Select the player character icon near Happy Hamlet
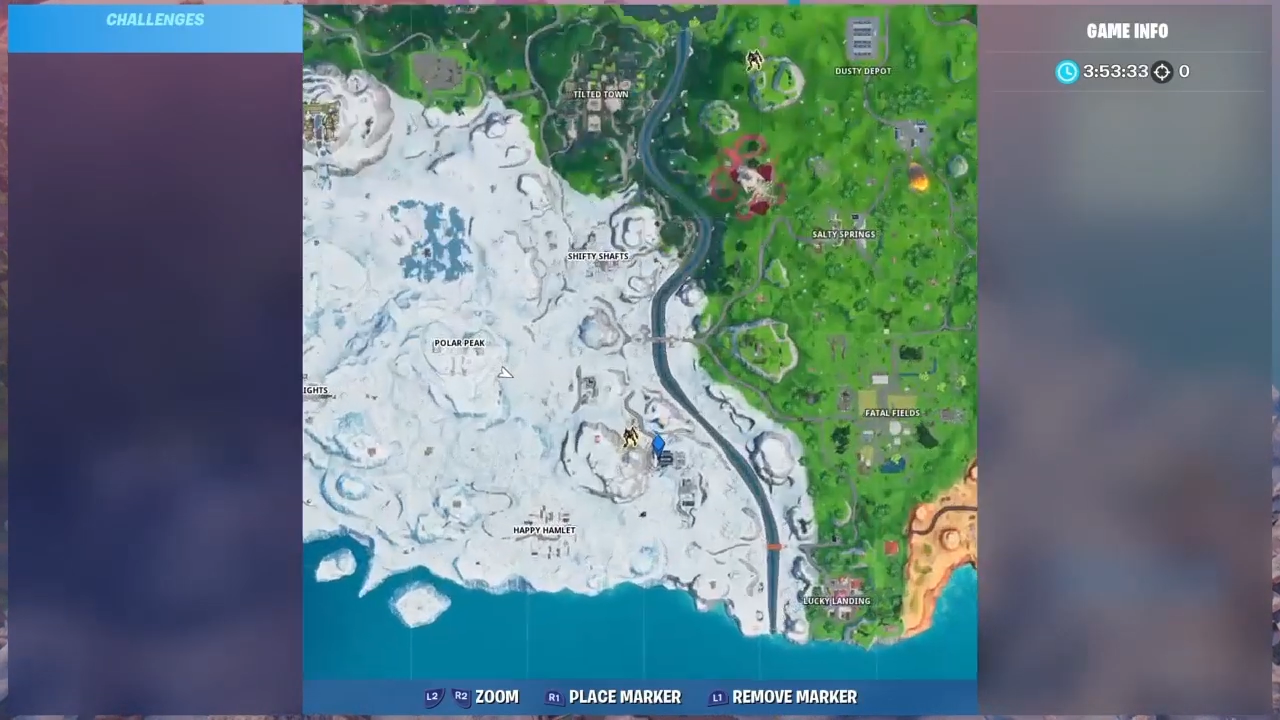The height and width of the screenshot is (720, 1280). click(x=632, y=437)
